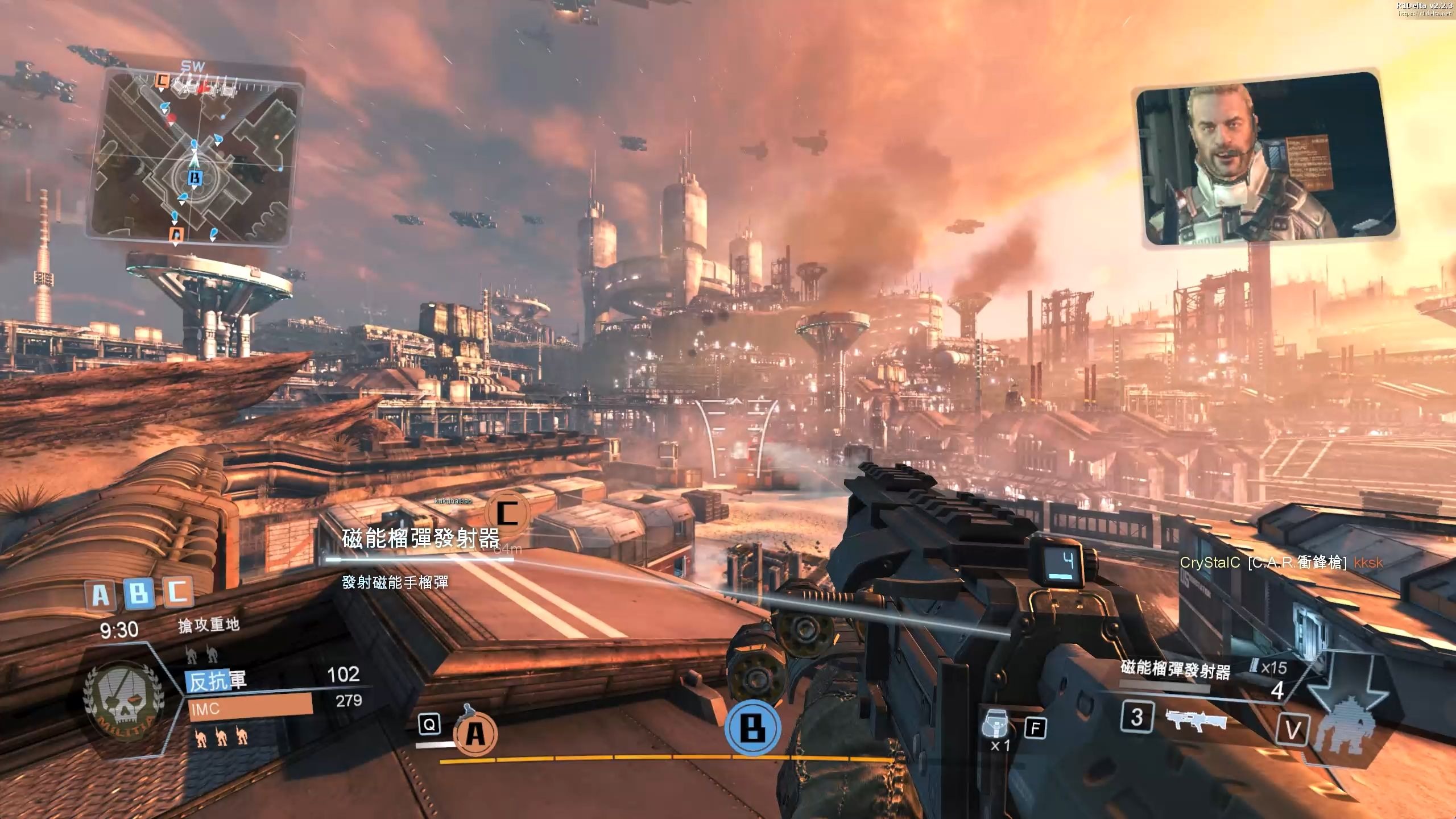Screen dimensions: 1456x819
Task: Click the hardpoint C status tile
Action: 178,591
